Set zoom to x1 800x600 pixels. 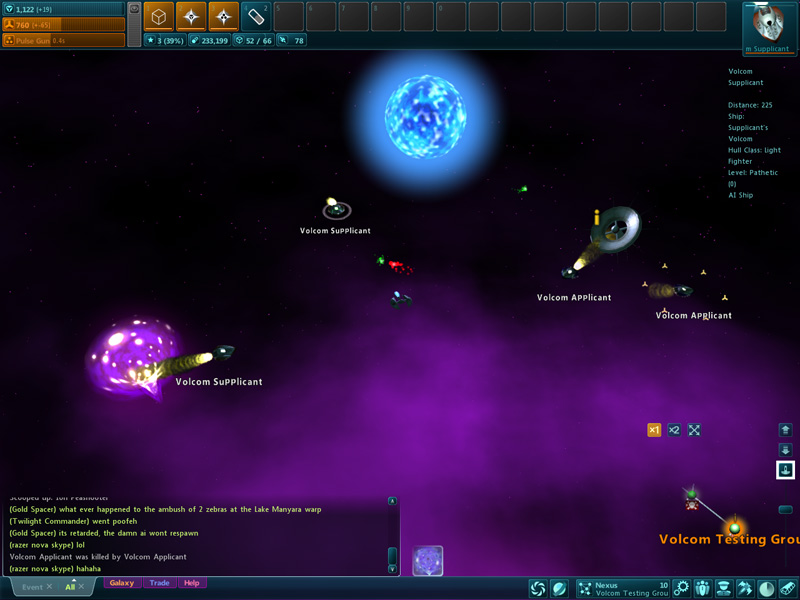654,430
